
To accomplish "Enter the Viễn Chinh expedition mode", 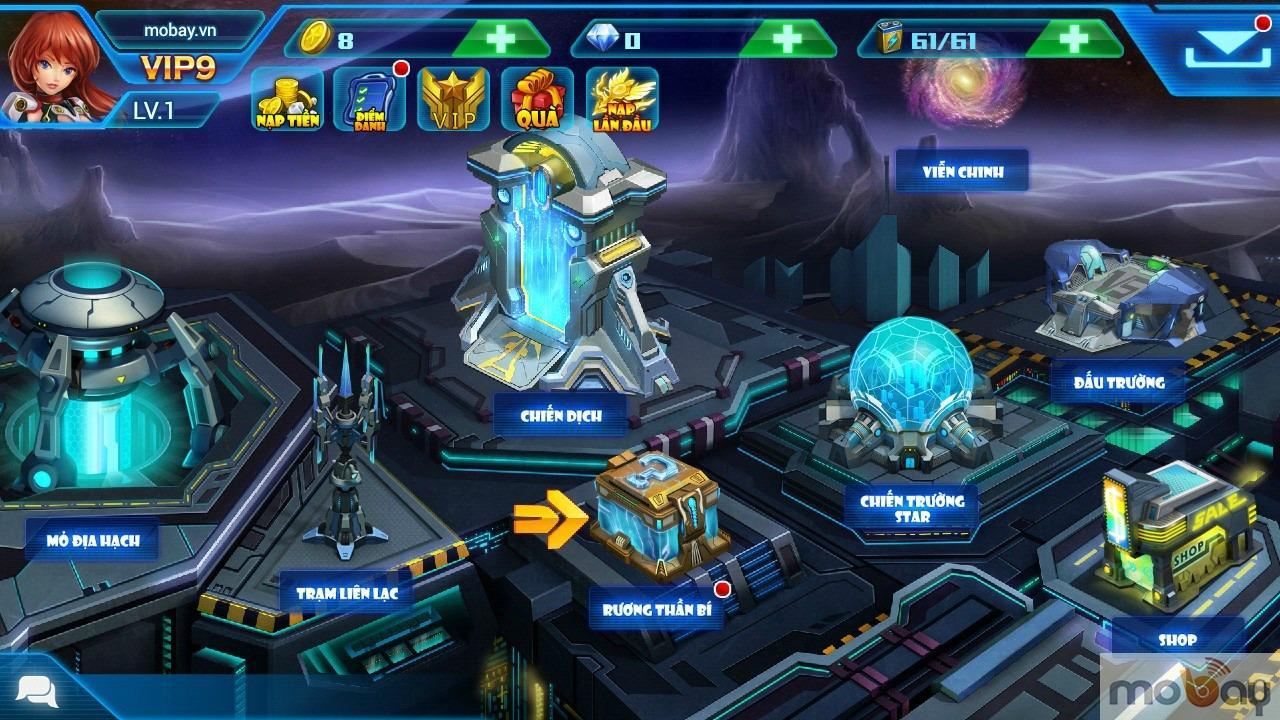I will [x=962, y=172].
